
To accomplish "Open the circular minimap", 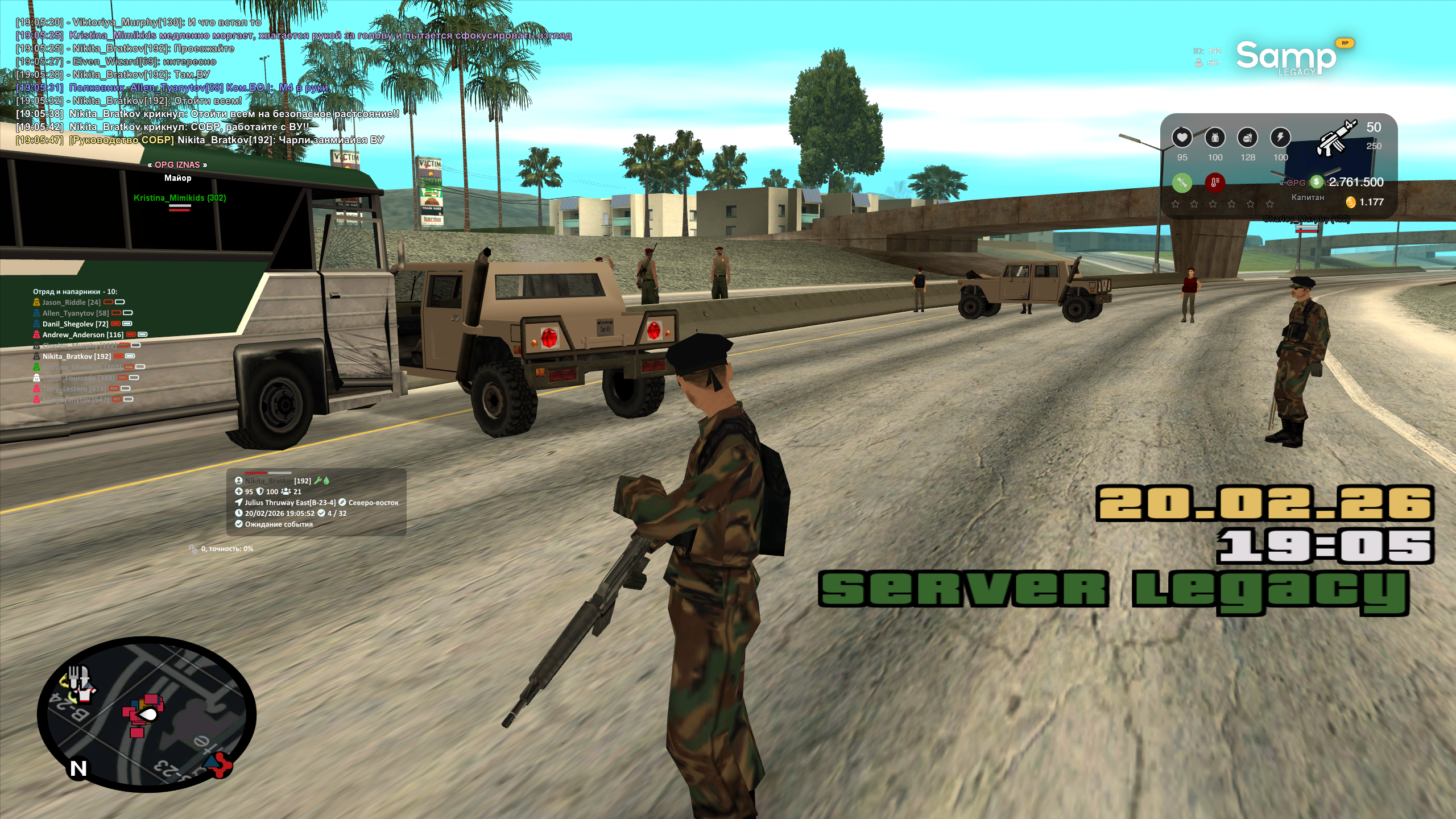I will (x=146, y=714).
